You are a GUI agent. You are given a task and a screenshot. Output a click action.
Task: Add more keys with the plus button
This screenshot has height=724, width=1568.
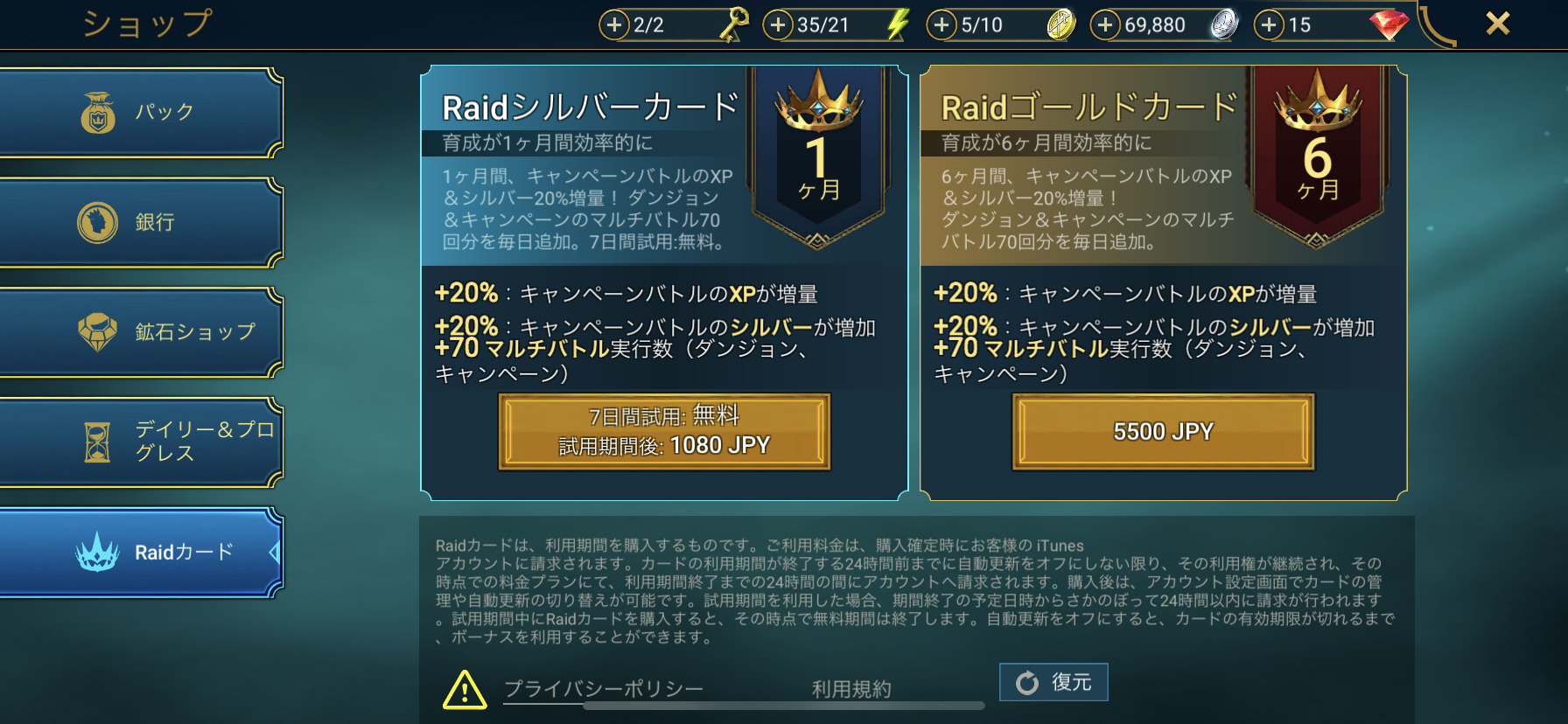[614, 25]
